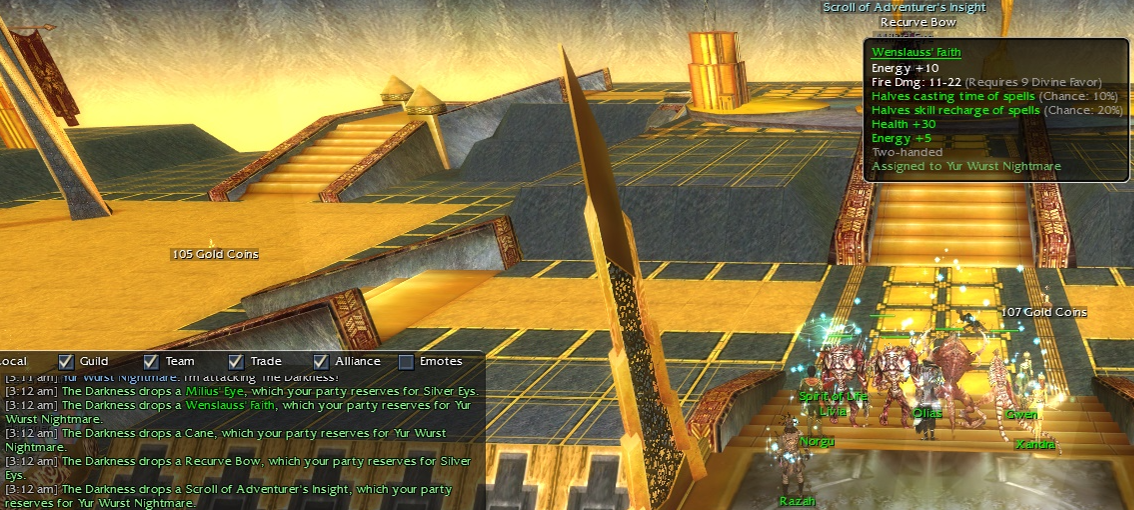The image size is (1134, 510).
Task: Toggle the Team chat filter checkbox
Action: pos(152,361)
